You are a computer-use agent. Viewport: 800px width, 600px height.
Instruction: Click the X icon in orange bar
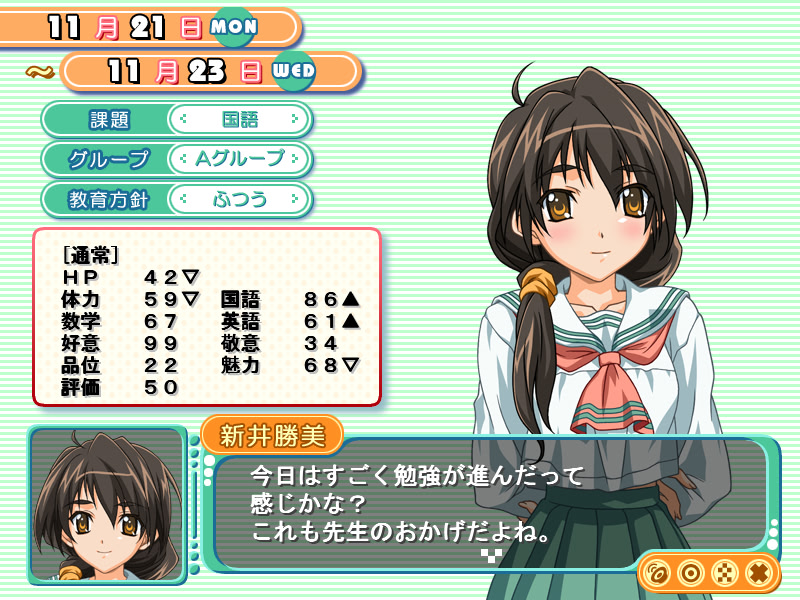click(x=758, y=573)
